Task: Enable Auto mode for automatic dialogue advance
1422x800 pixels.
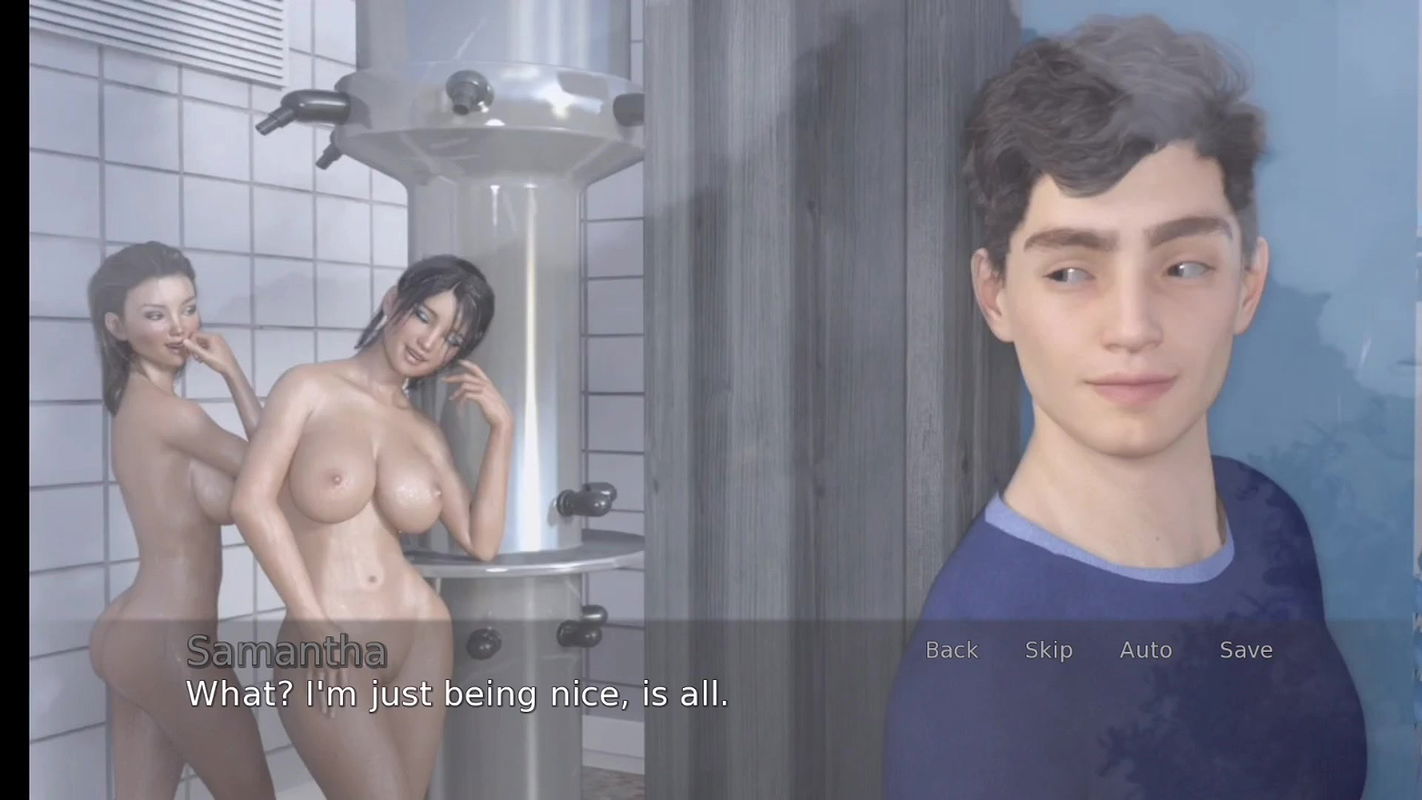Action: pyautogui.click(x=1146, y=650)
